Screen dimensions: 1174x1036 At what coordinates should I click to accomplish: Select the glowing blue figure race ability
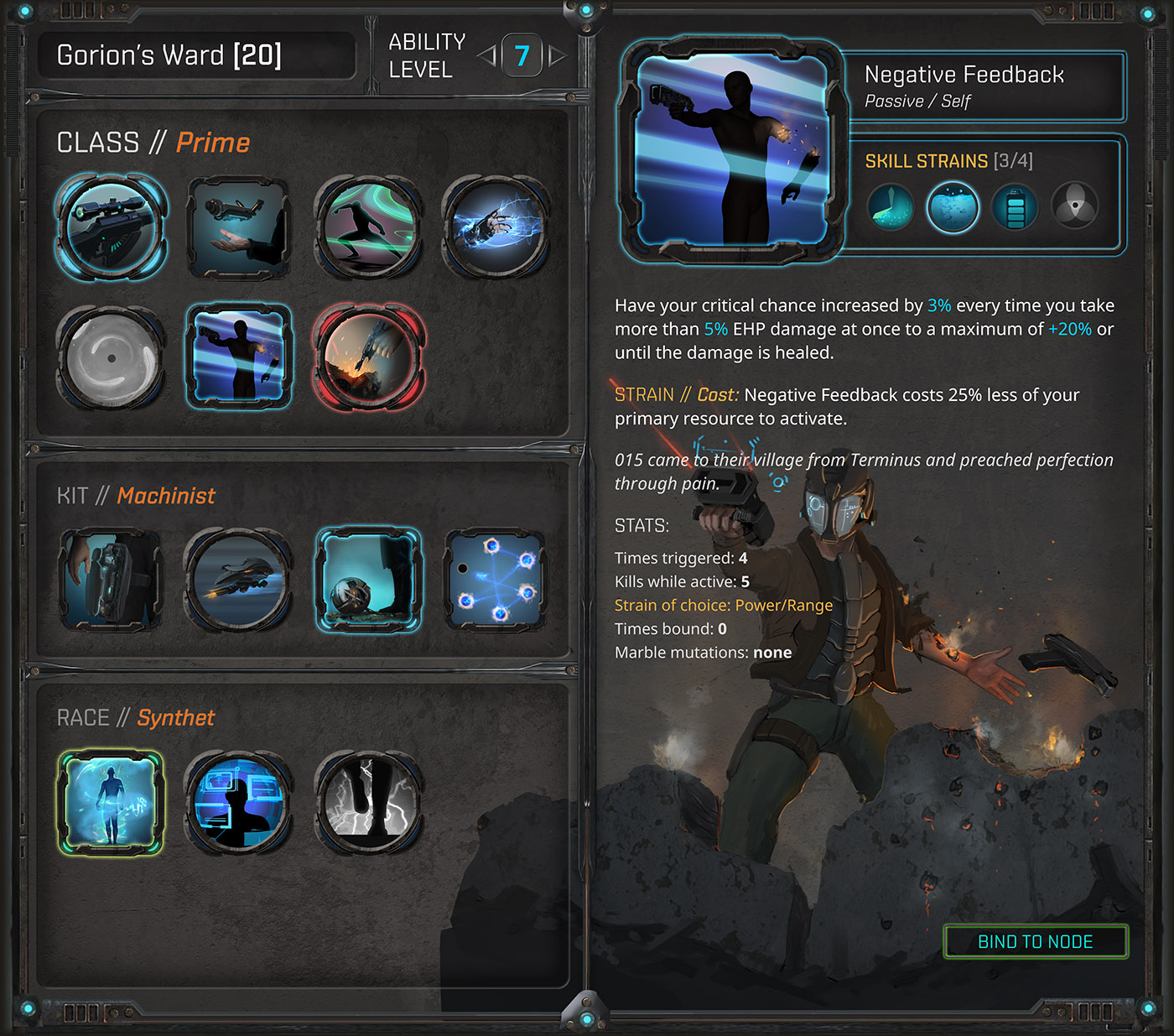110,803
